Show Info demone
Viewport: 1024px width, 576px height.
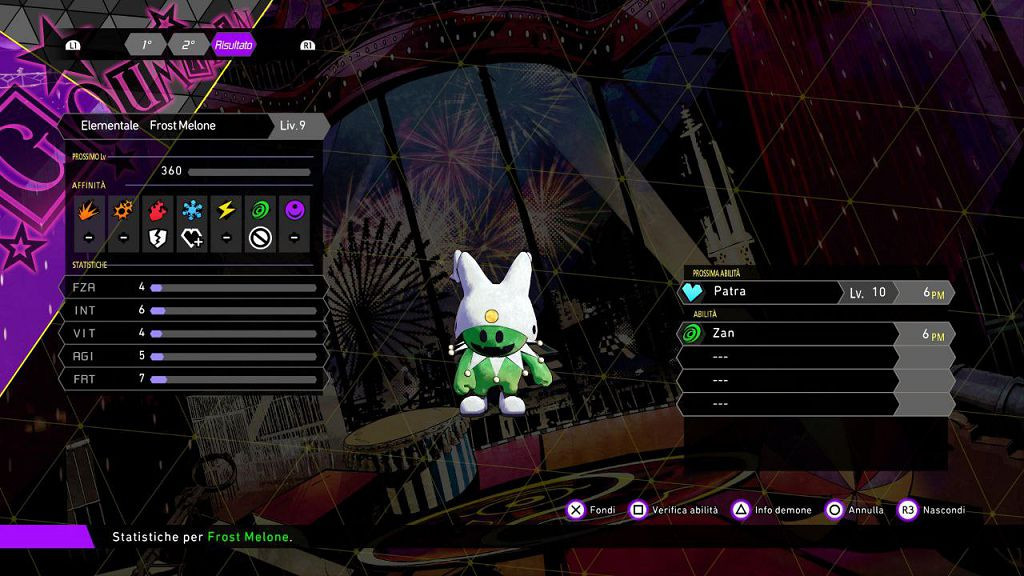tap(771, 510)
